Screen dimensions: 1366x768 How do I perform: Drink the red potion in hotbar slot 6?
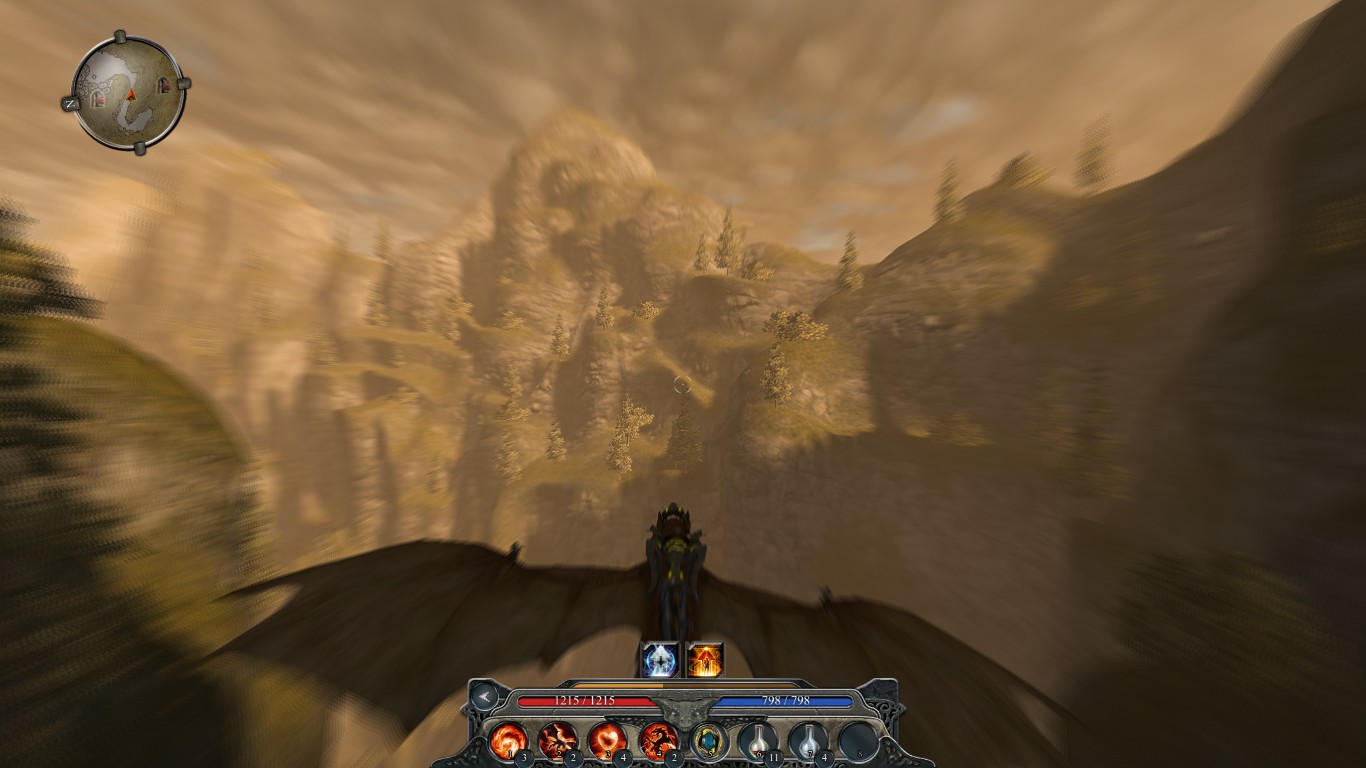[x=760, y=740]
